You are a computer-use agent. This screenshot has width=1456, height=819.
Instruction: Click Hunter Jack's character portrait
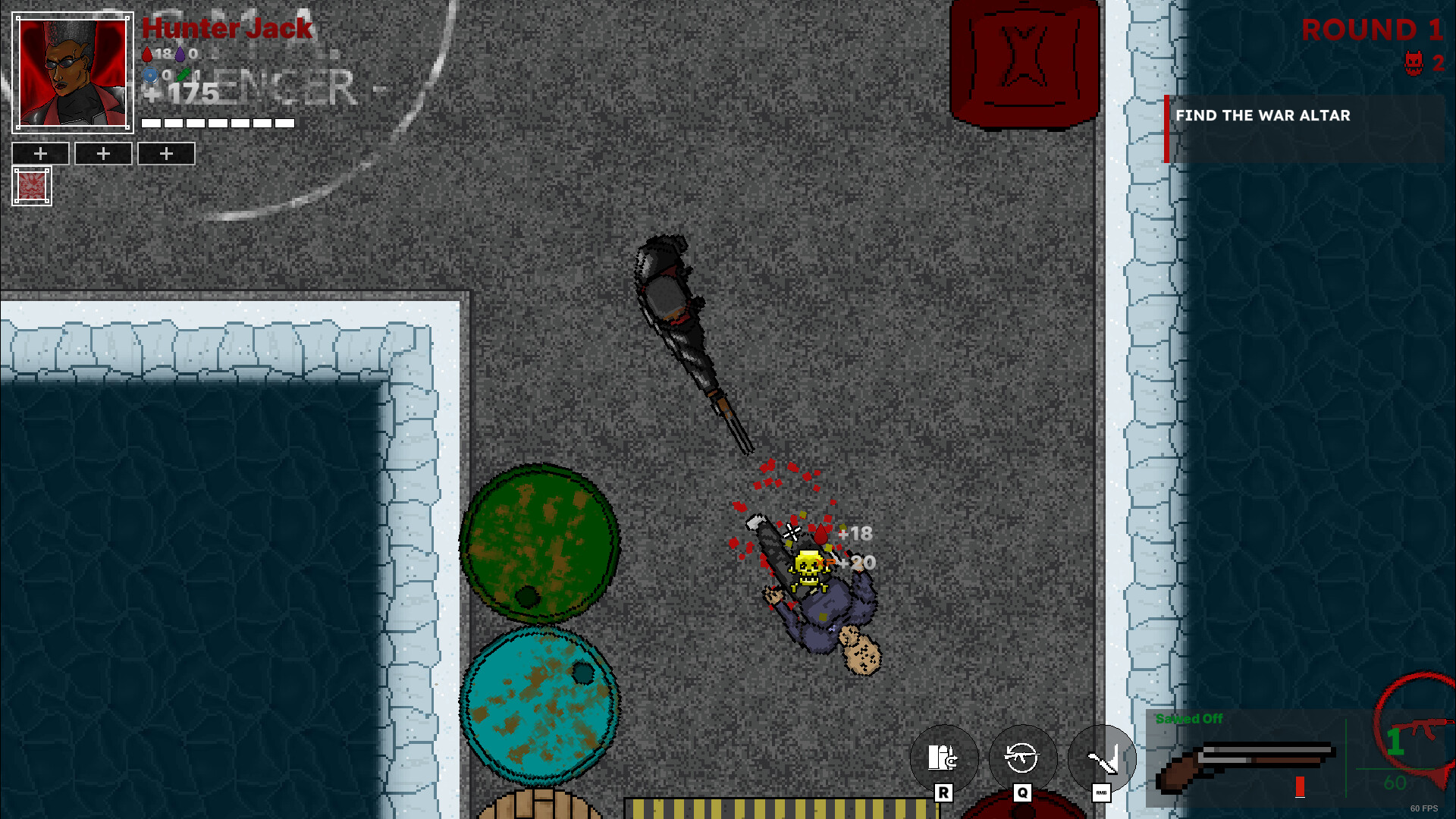pyautogui.click(x=72, y=72)
